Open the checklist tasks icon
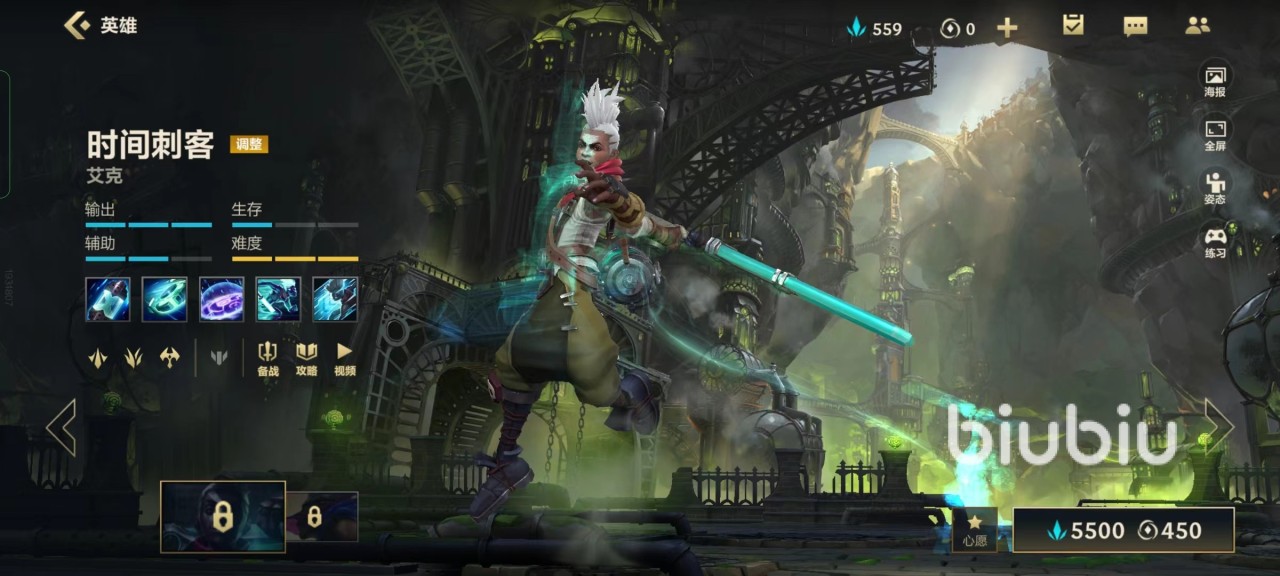This screenshot has width=1280, height=576. click(x=1073, y=26)
